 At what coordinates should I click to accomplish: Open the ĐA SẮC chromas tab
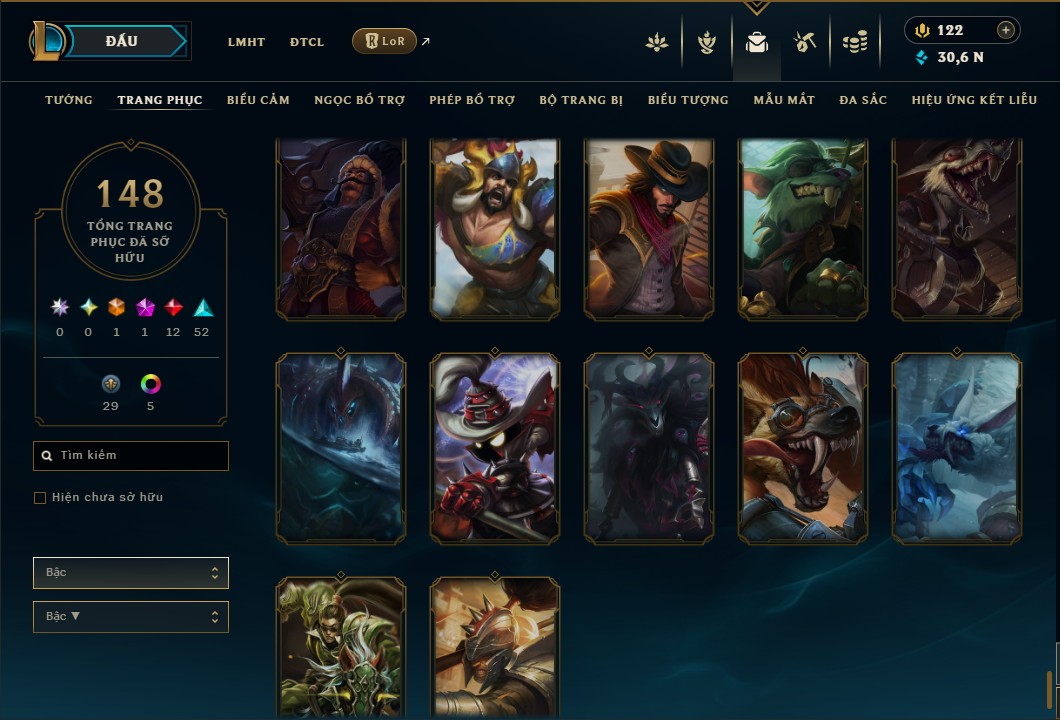point(863,100)
